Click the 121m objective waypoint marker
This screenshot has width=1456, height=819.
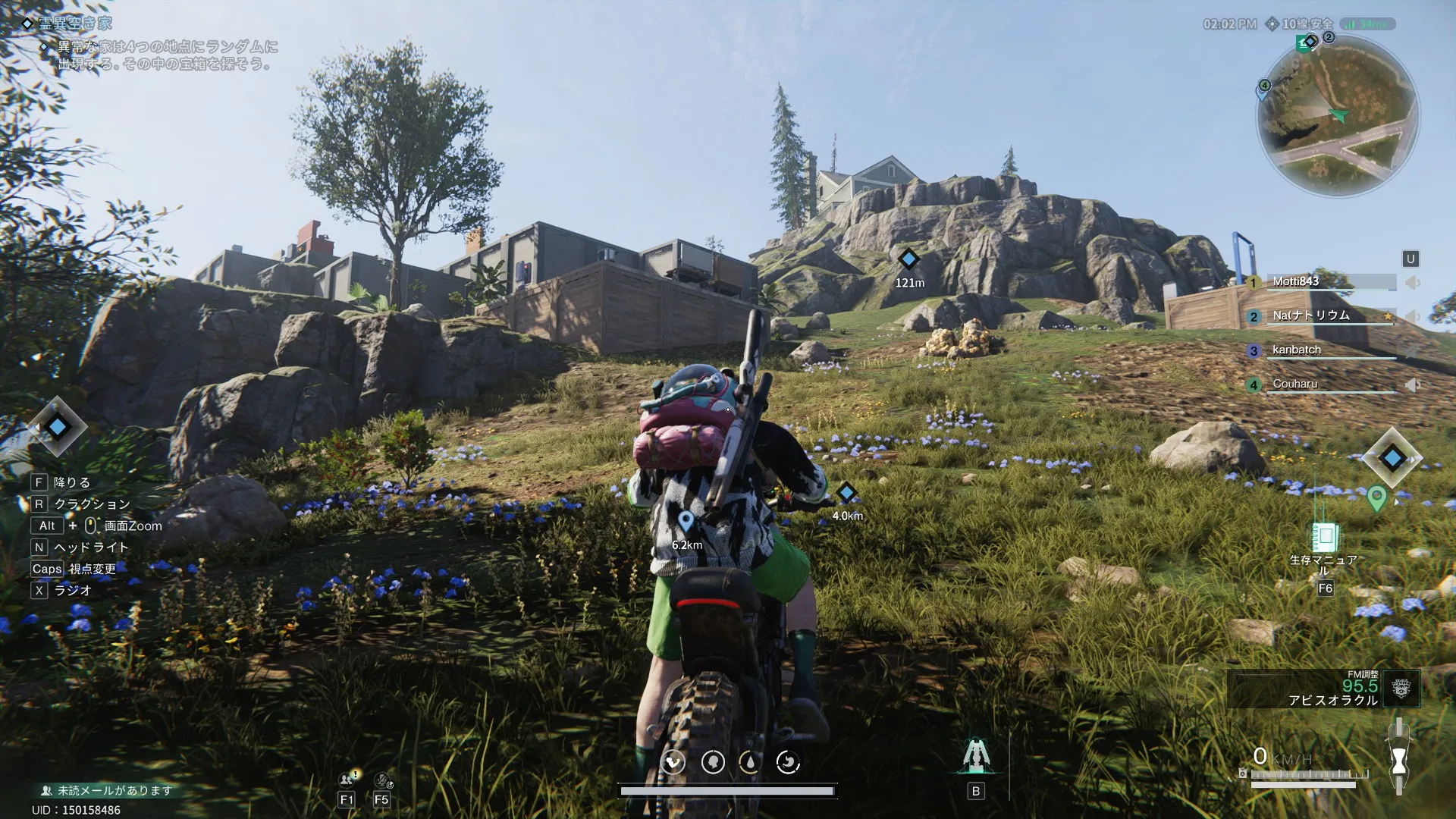coord(908,259)
